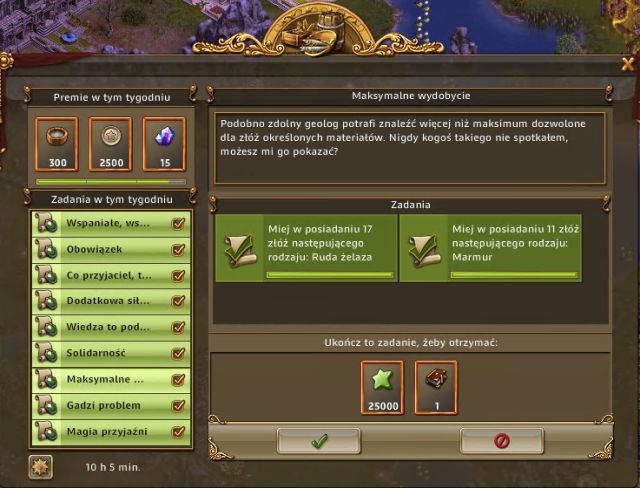The height and width of the screenshot is (488, 640).
Task: Click the Marmur deposit task
Action: [x=491, y=247]
